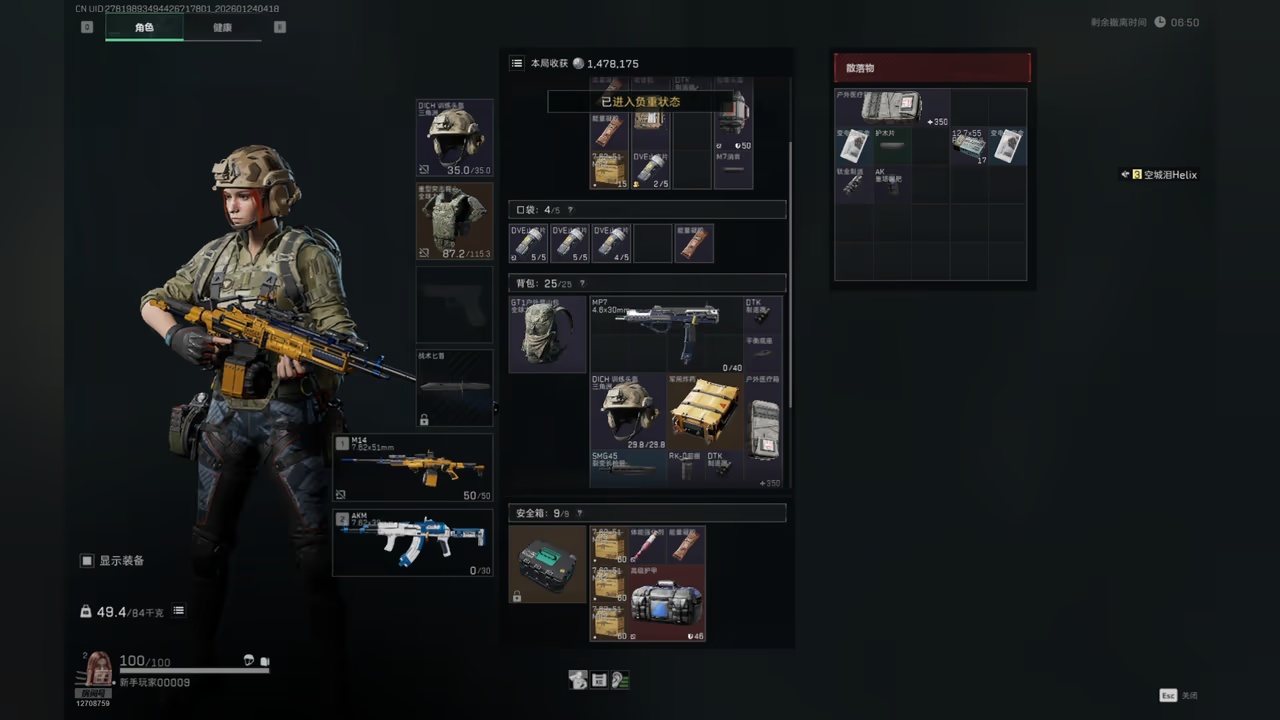Select the GT1 backpack equipment slot
This screenshot has height=720, width=1280.
(x=547, y=334)
